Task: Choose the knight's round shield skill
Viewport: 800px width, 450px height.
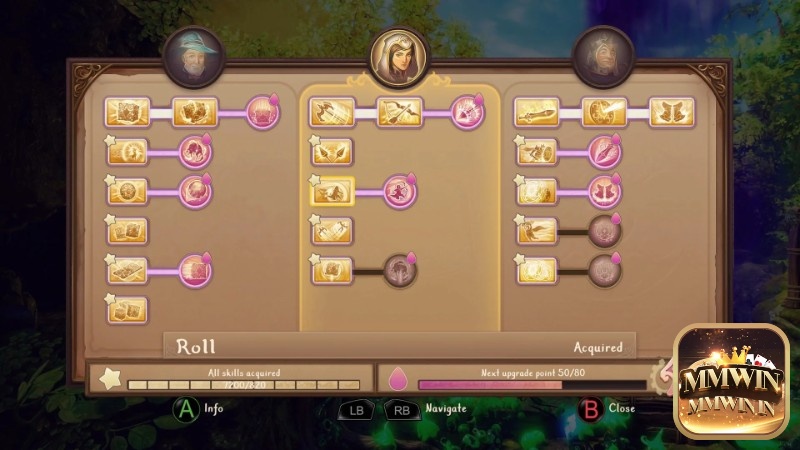Action: 604,112
